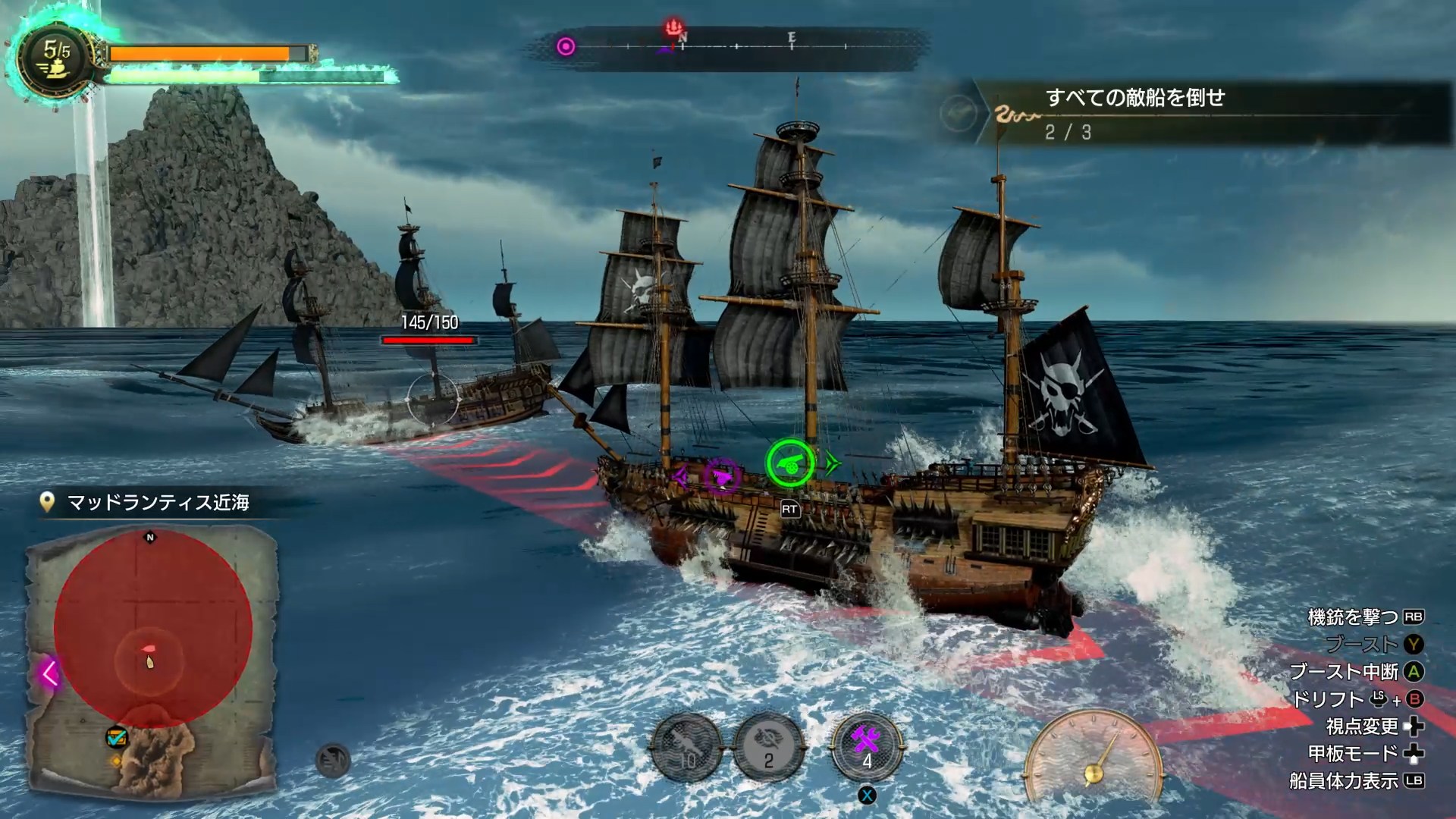Click the pink target marker on the compass
Image resolution: width=1456 pixels, height=819 pixels.
(x=566, y=47)
